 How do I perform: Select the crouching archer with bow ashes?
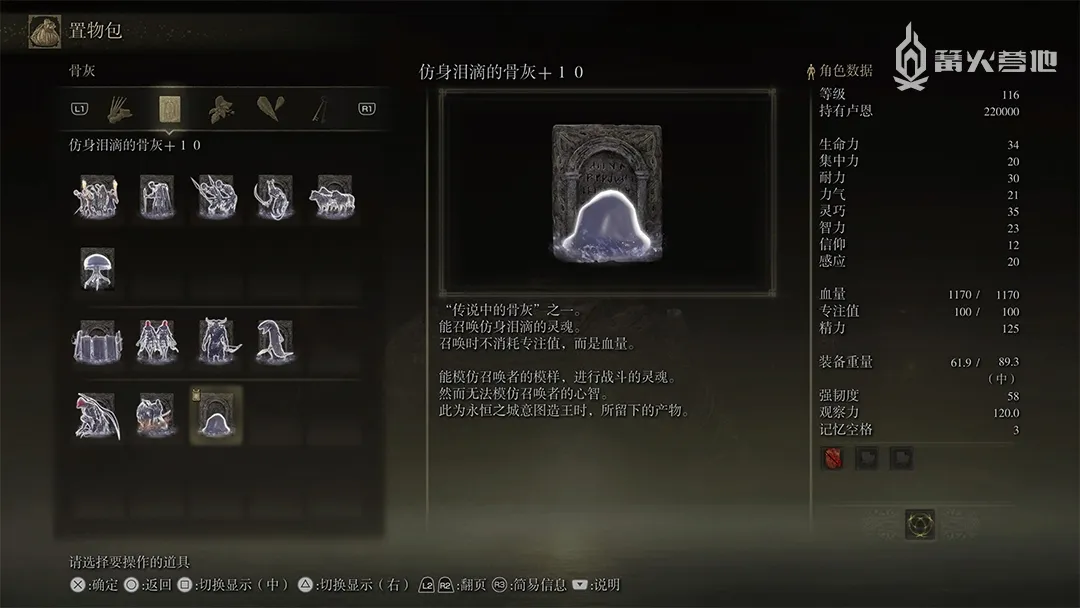tap(97, 415)
